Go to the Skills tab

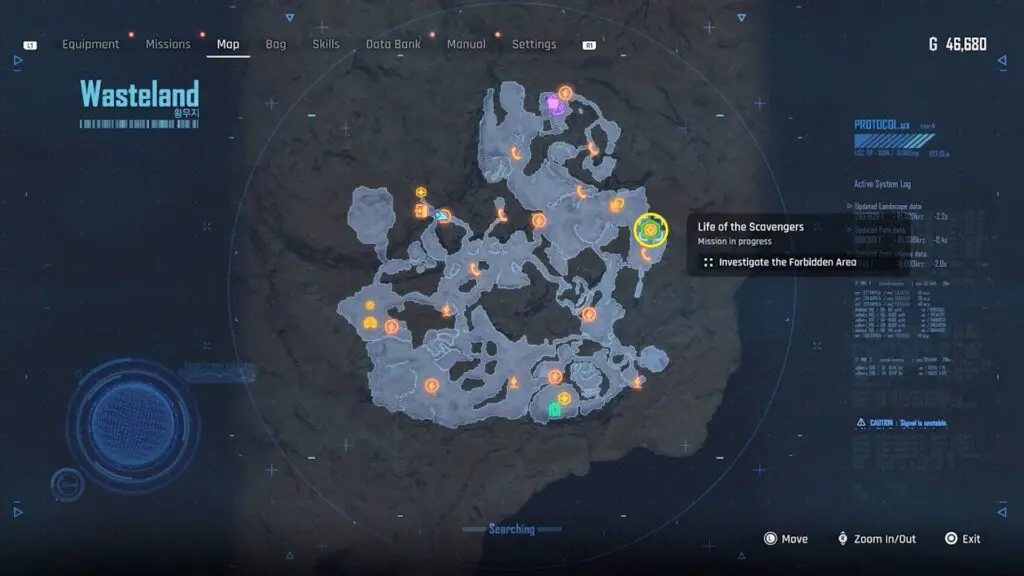point(326,44)
